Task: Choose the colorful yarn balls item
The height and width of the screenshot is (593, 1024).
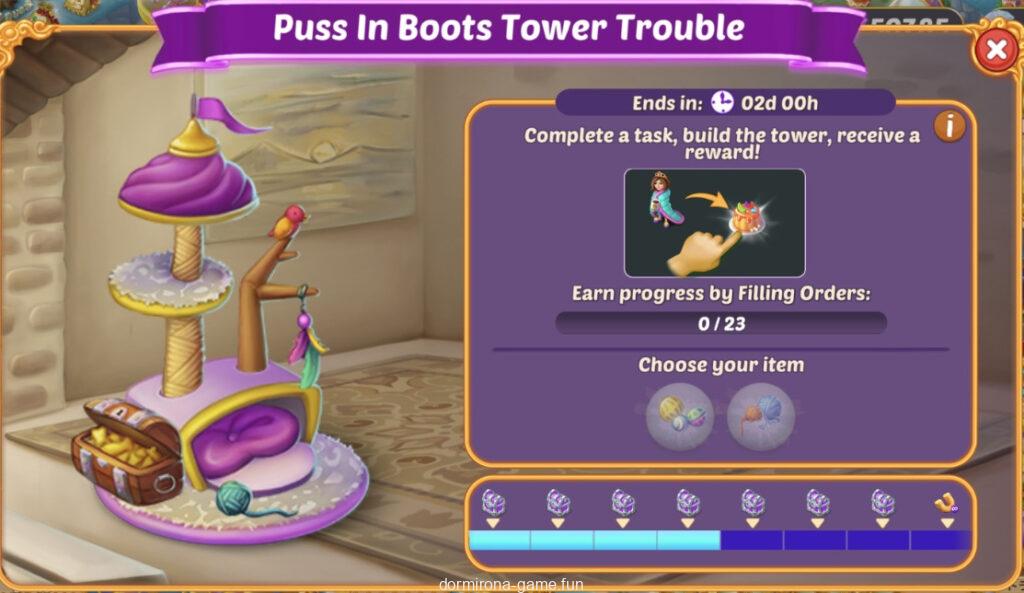Action: click(679, 415)
